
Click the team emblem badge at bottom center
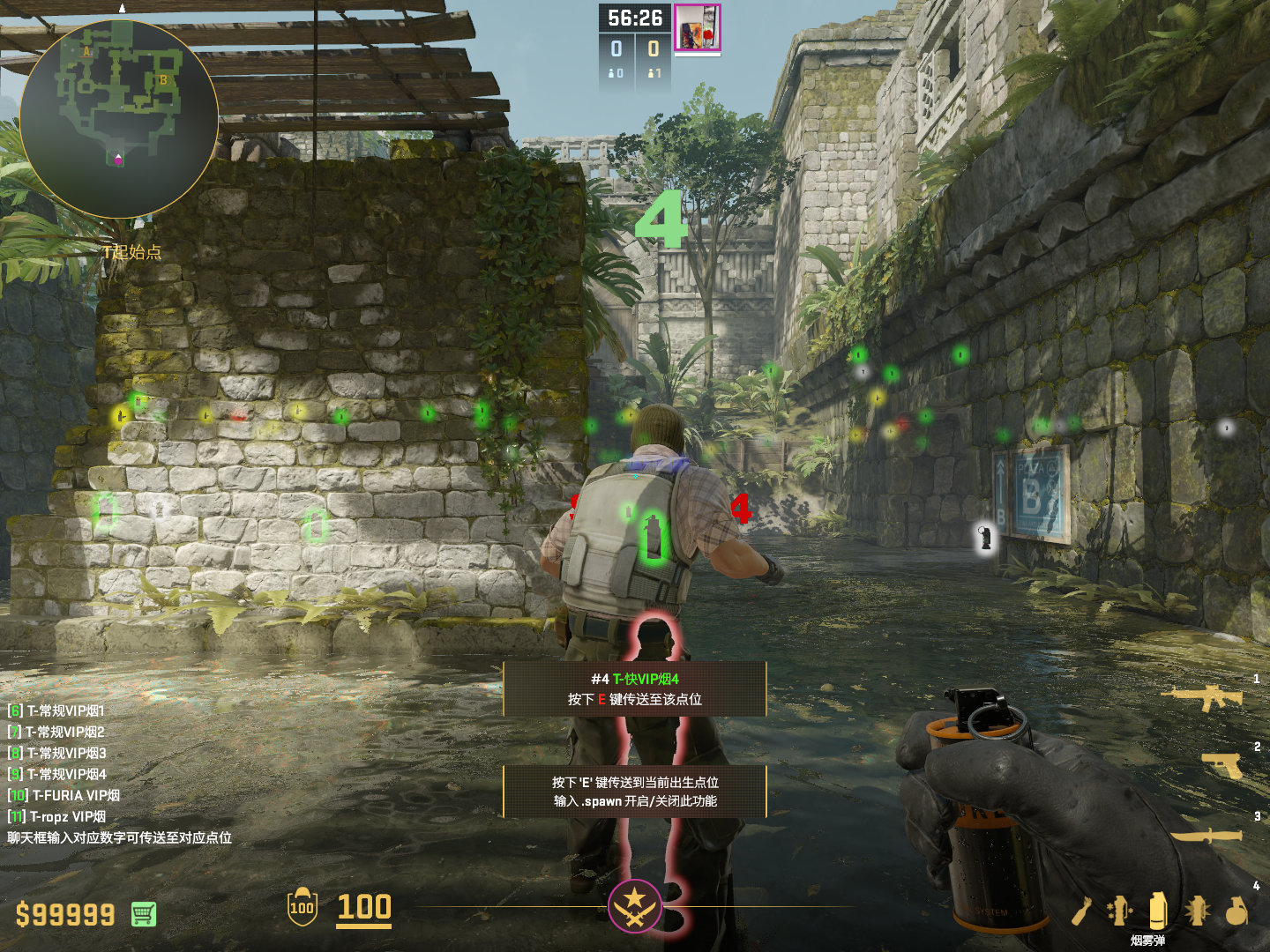point(634,906)
